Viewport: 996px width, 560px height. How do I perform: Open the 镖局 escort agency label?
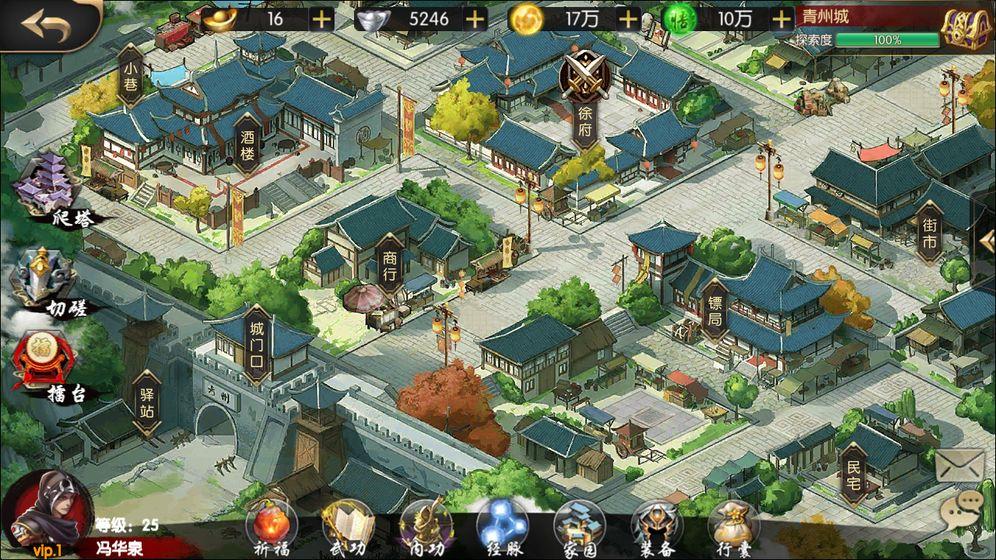(x=714, y=311)
